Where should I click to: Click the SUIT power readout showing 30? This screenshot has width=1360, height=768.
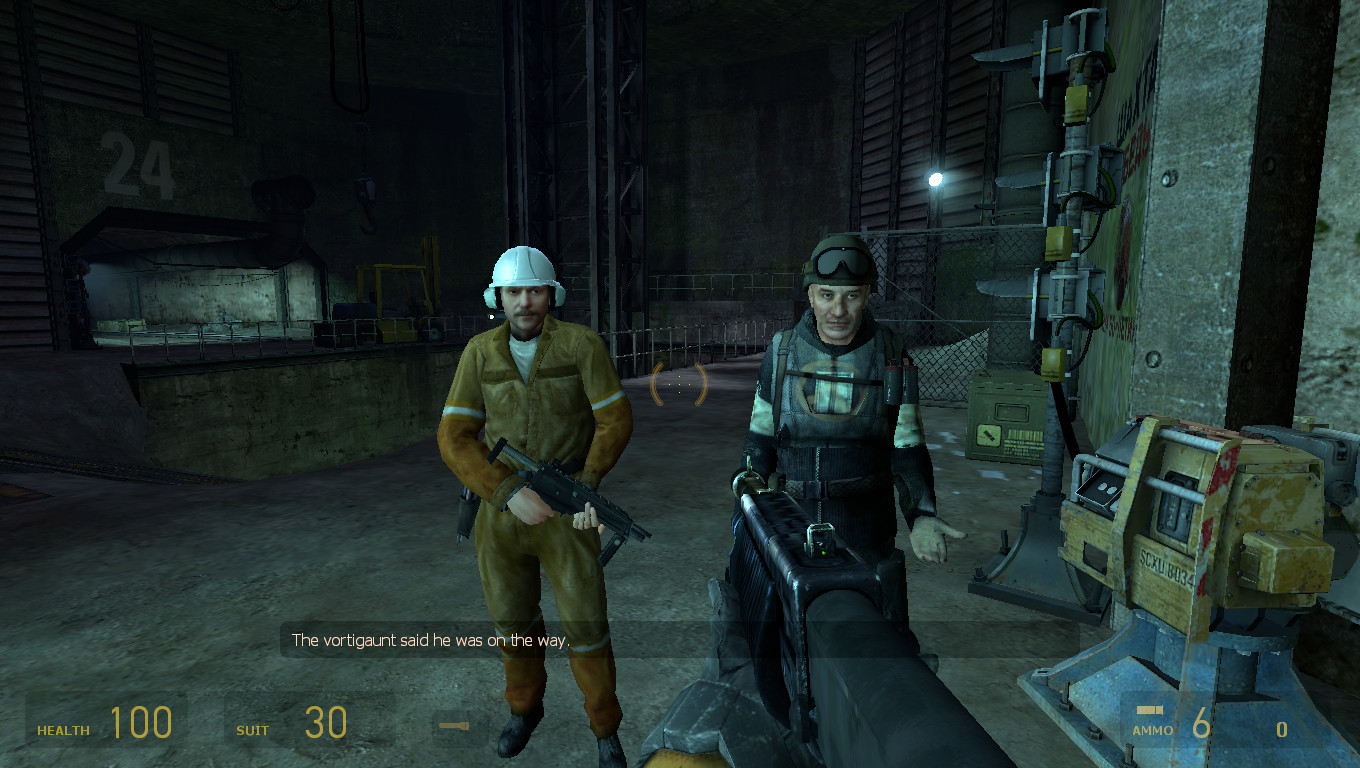325,722
